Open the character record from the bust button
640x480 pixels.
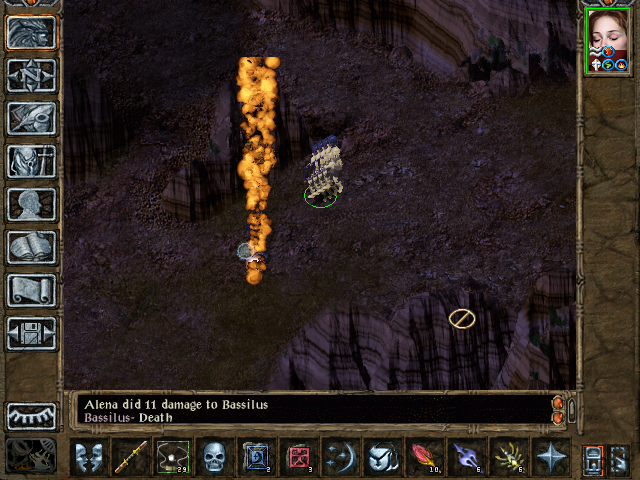[31, 204]
